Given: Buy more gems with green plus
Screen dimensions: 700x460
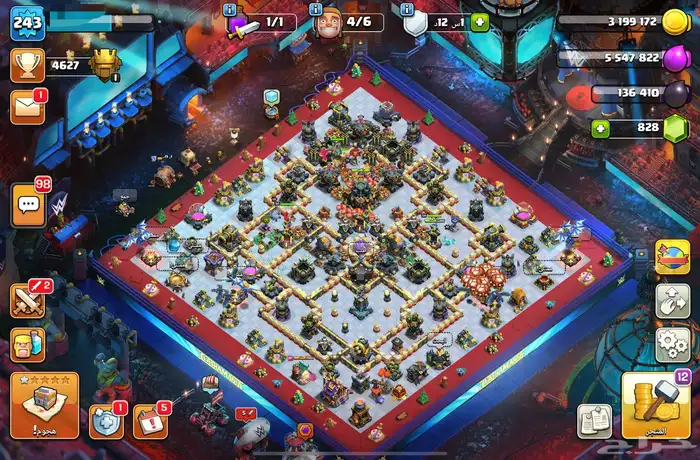Looking at the screenshot, I should [x=600, y=128].
